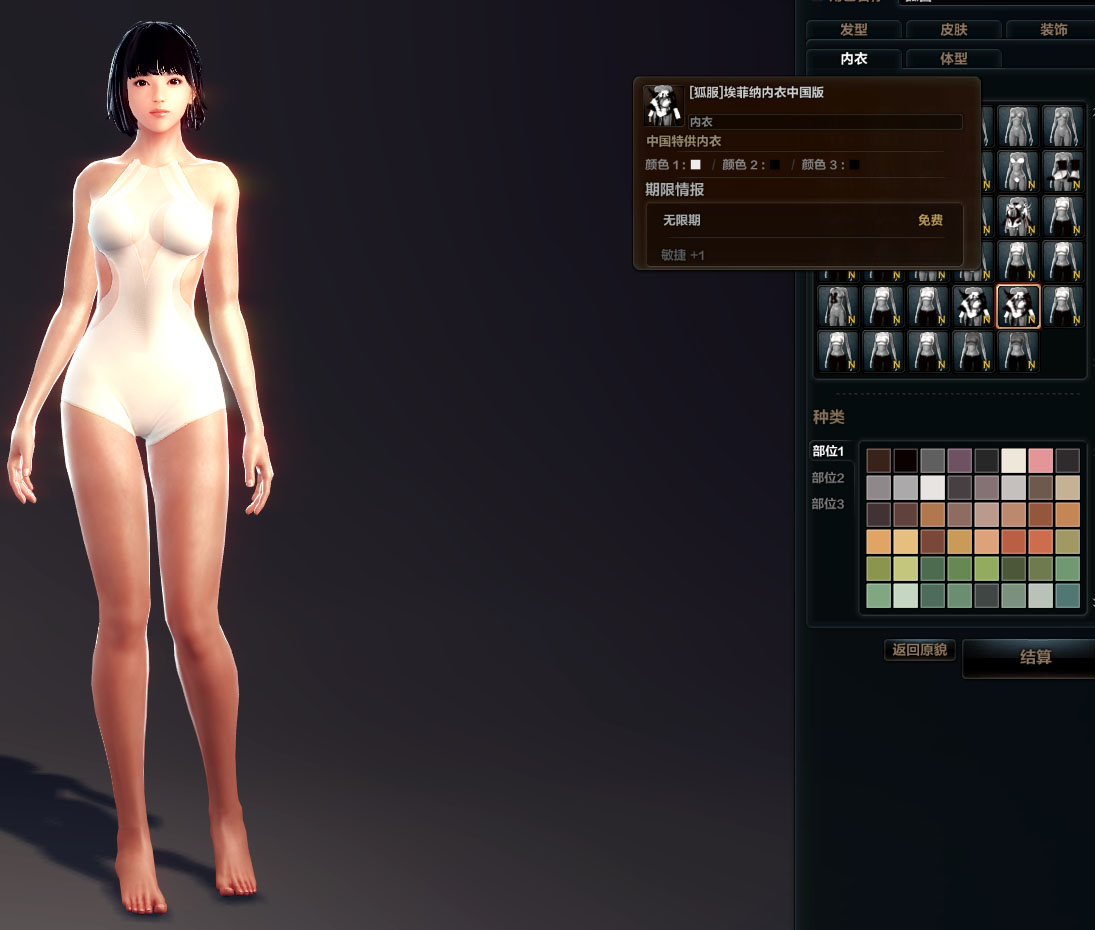Switch to 部位2 color part
1095x930 pixels.
(x=828, y=478)
